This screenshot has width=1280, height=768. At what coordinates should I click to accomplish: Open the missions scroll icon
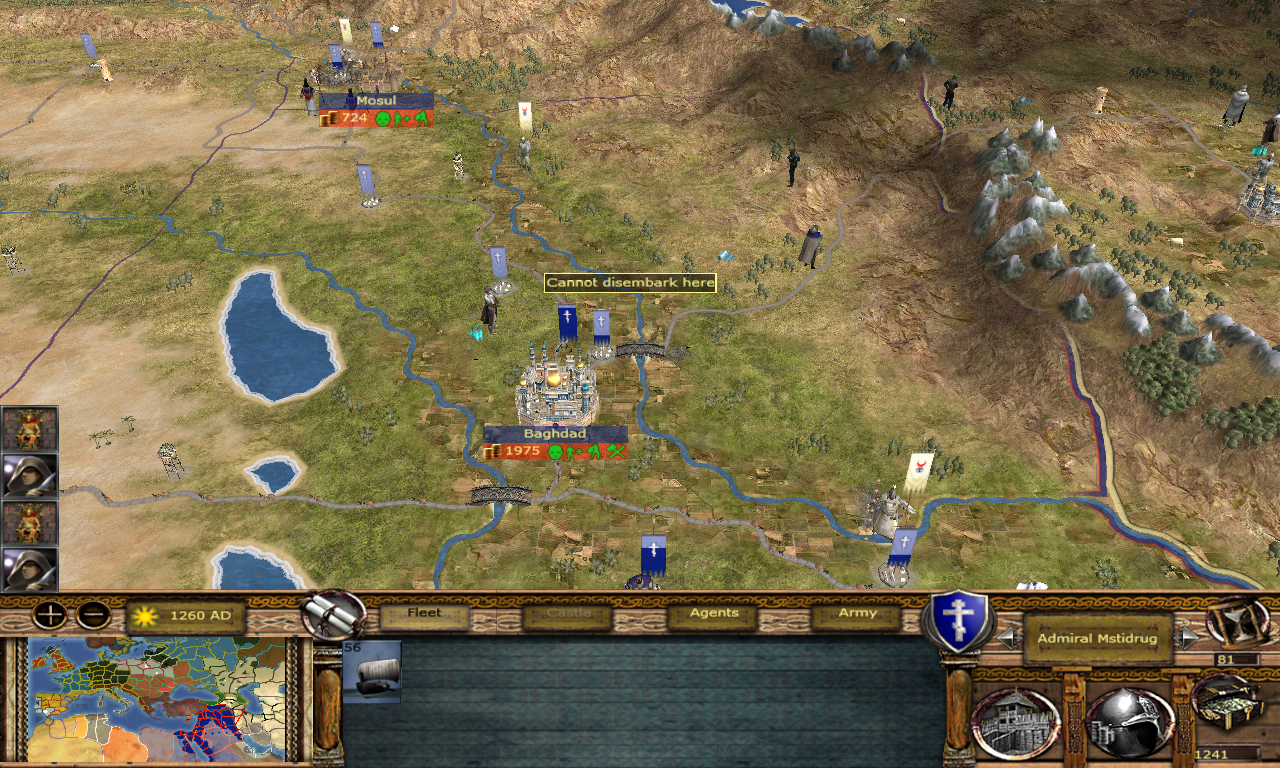[x=334, y=613]
